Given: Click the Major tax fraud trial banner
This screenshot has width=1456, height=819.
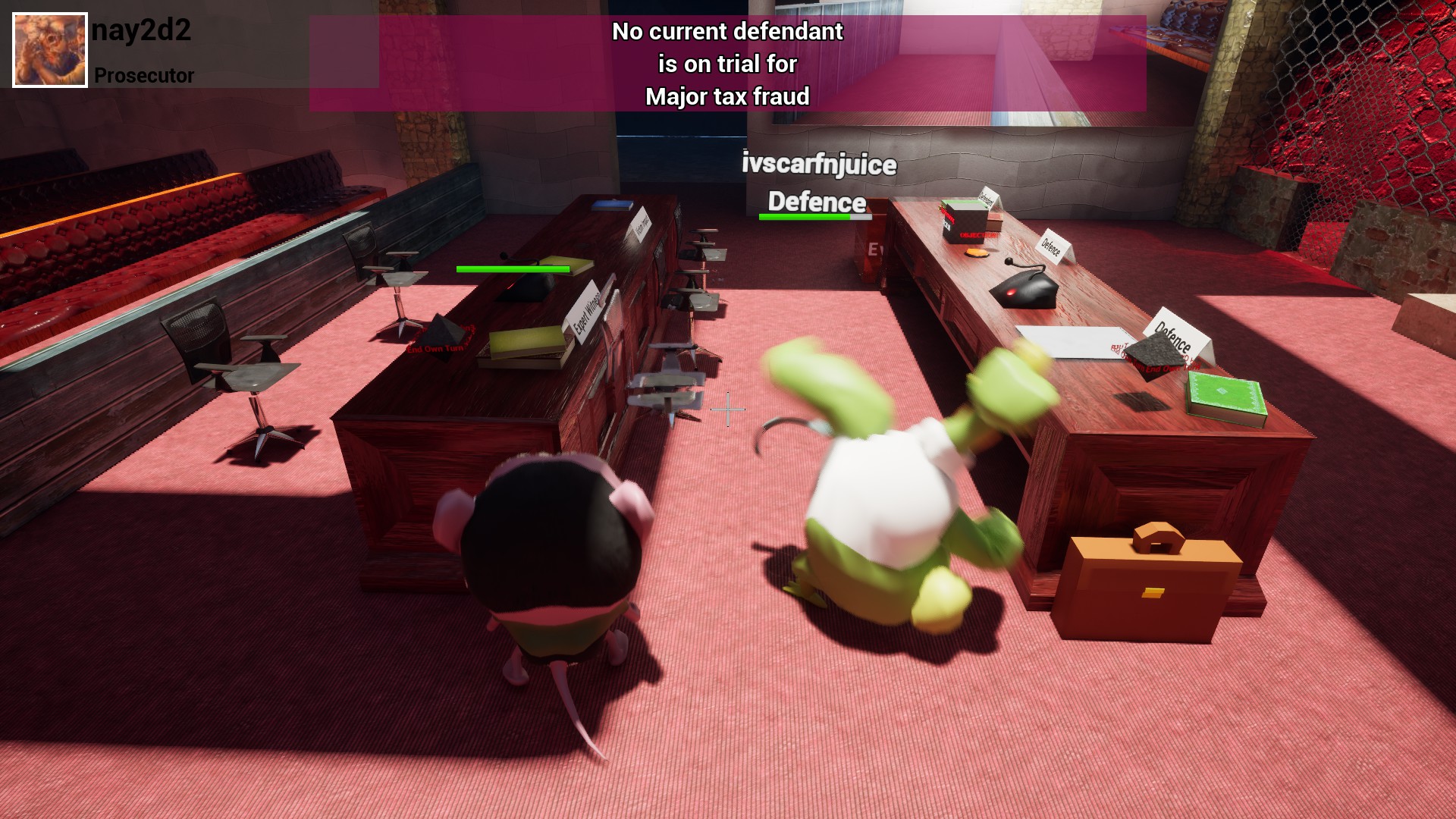Looking at the screenshot, I should (728, 64).
